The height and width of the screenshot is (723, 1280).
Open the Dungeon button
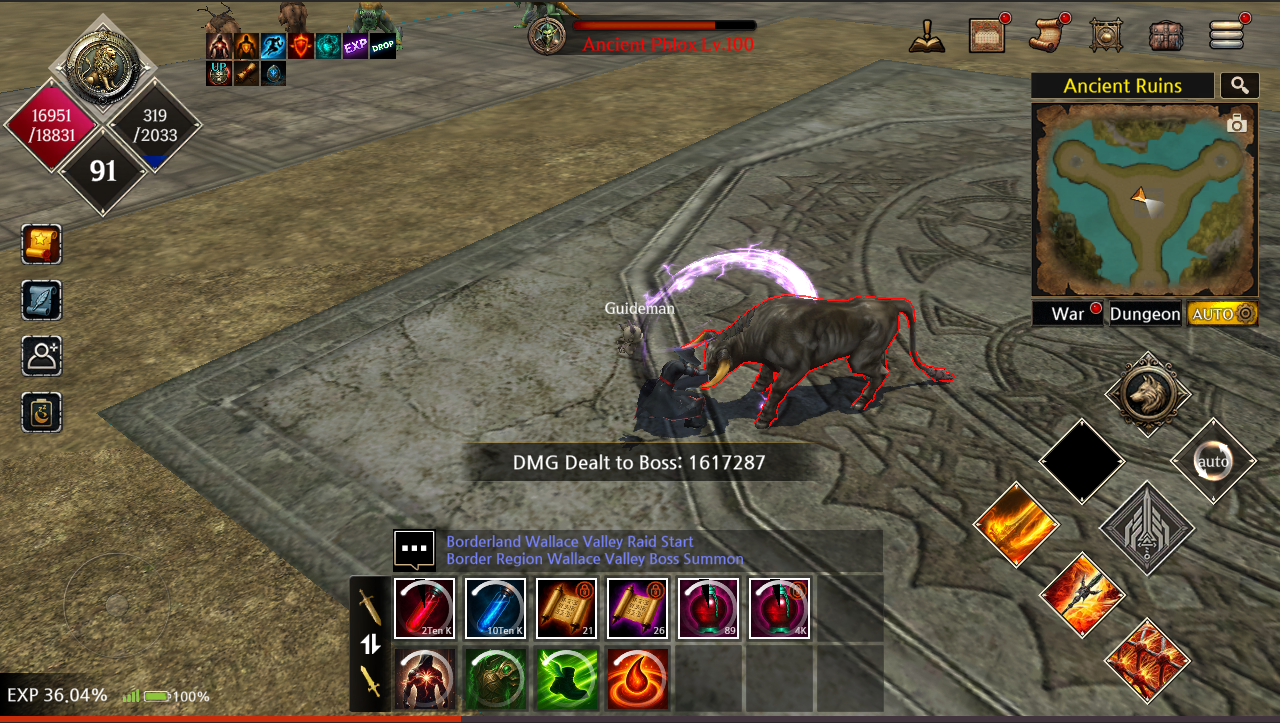(1145, 314)
